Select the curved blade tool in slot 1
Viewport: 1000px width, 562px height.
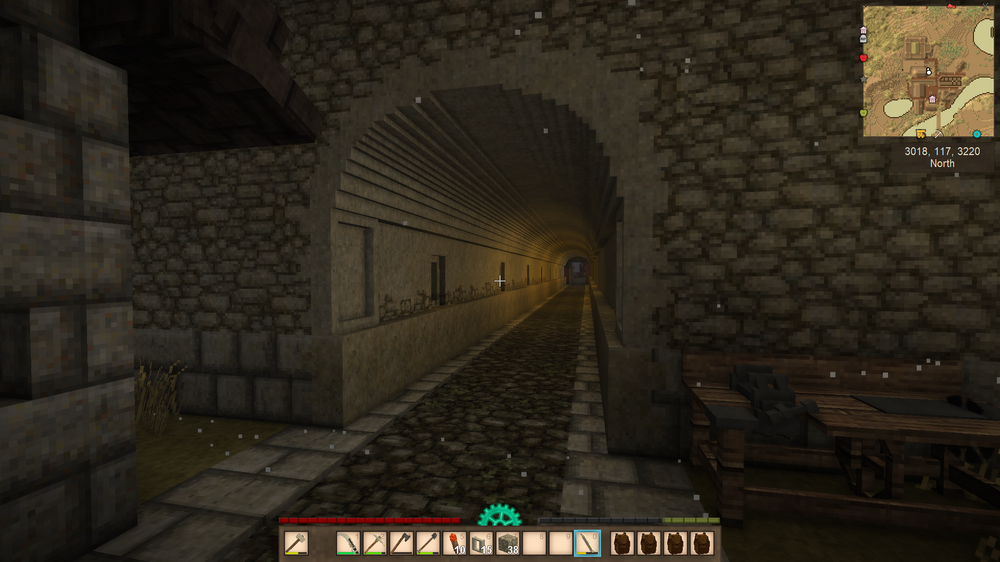coord(348,543)
